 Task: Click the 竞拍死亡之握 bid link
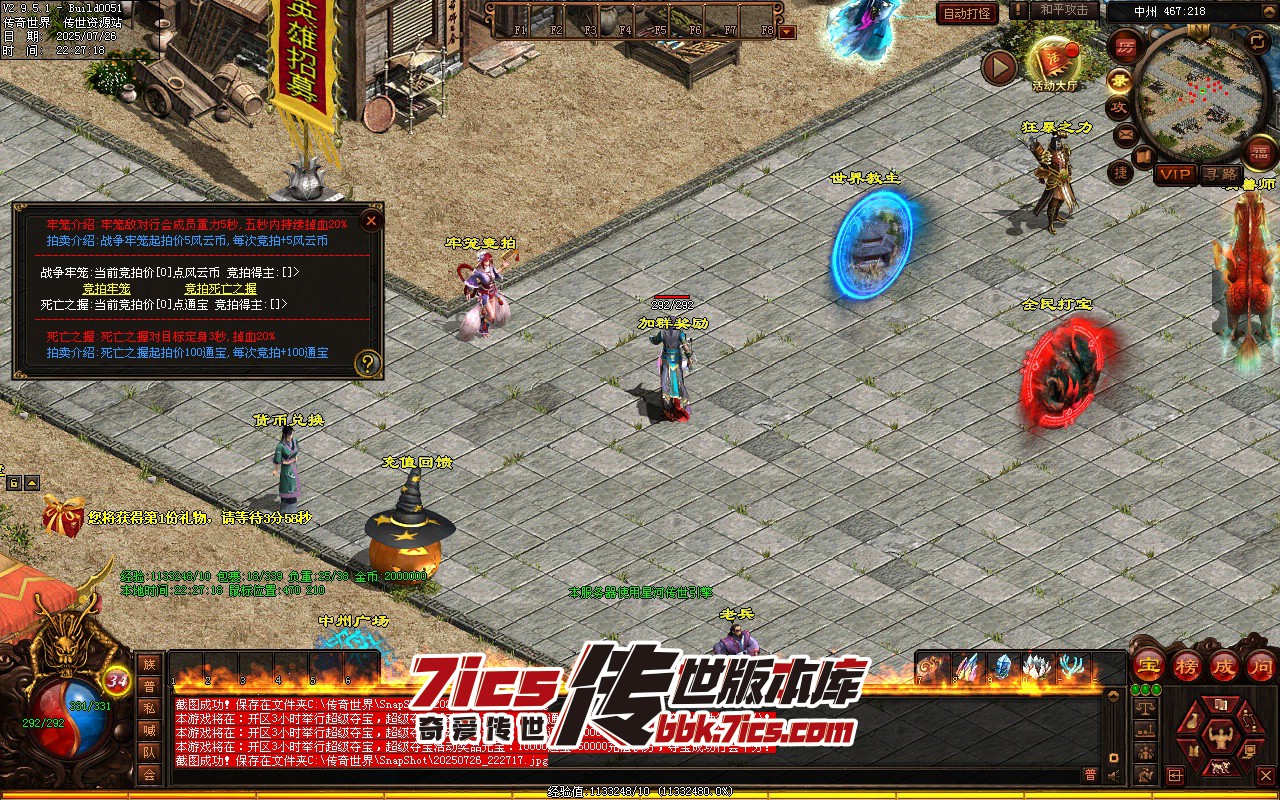click(220, 289)
